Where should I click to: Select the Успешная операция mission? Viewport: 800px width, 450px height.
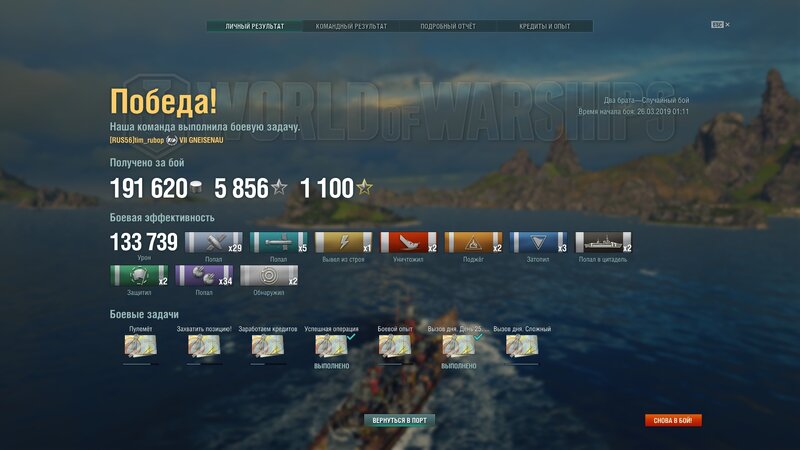coord(331,346)
